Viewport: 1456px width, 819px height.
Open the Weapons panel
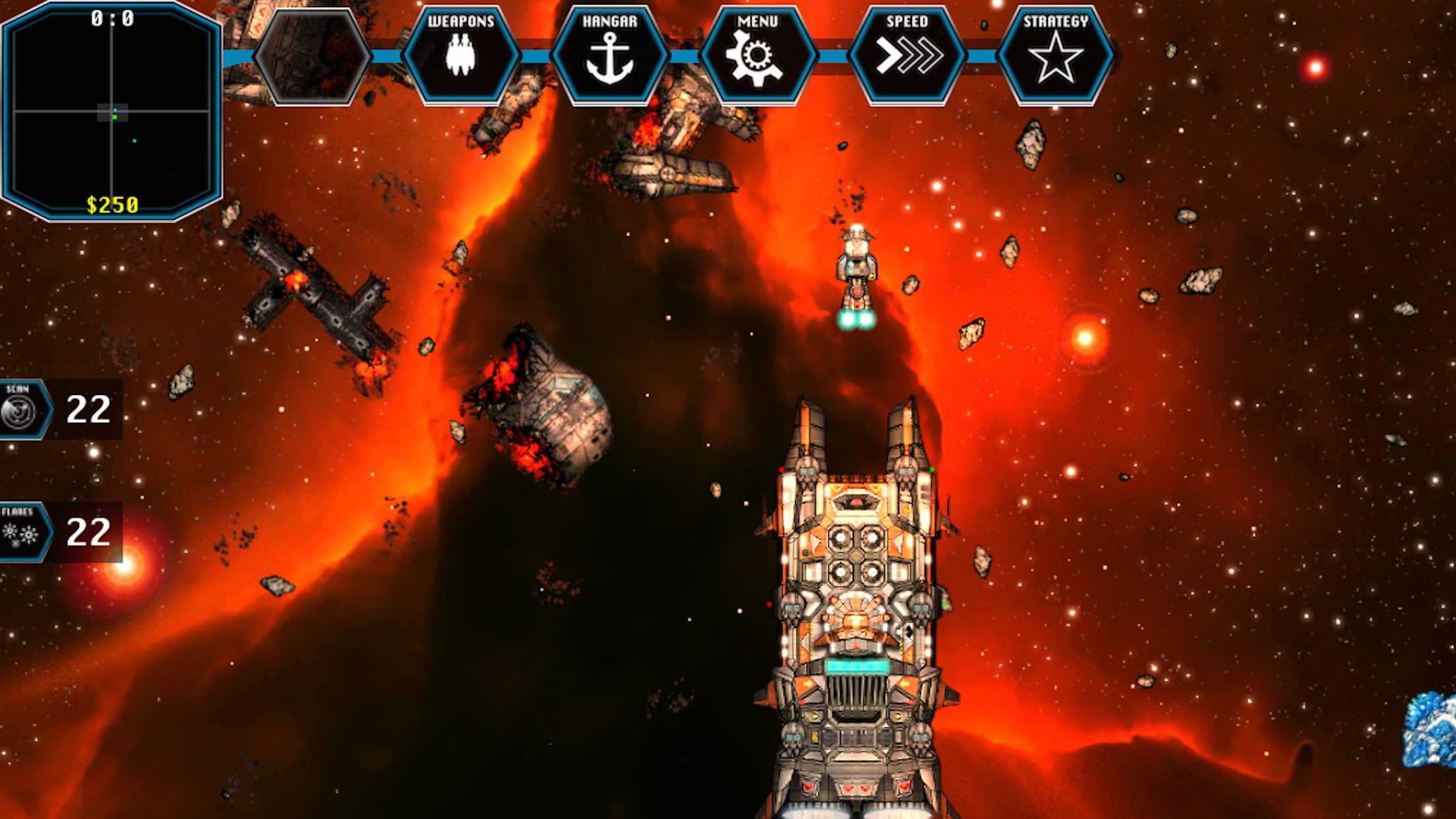click(x=461, y=55)
